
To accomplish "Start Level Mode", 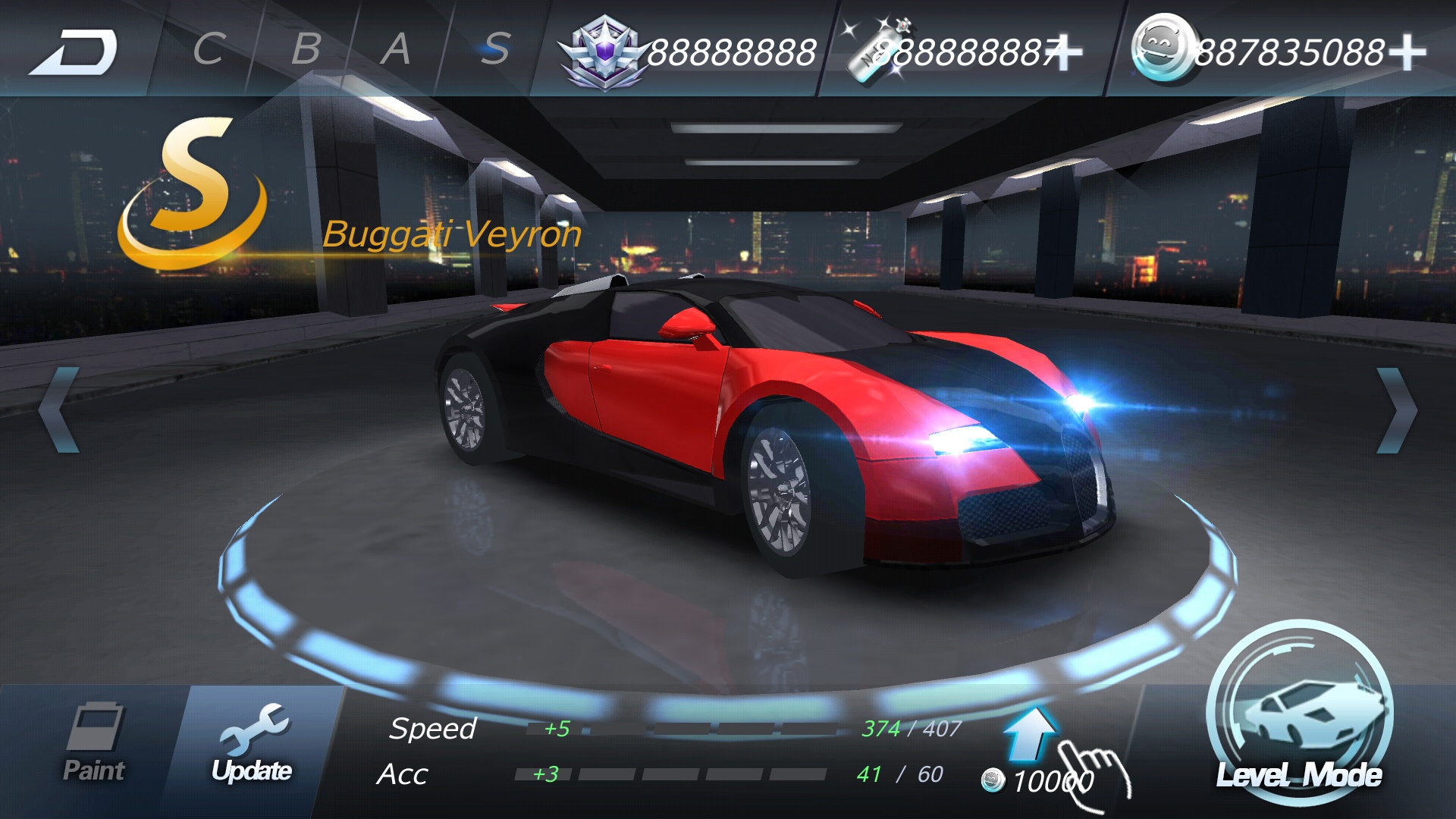I will tap(1299, 717).
